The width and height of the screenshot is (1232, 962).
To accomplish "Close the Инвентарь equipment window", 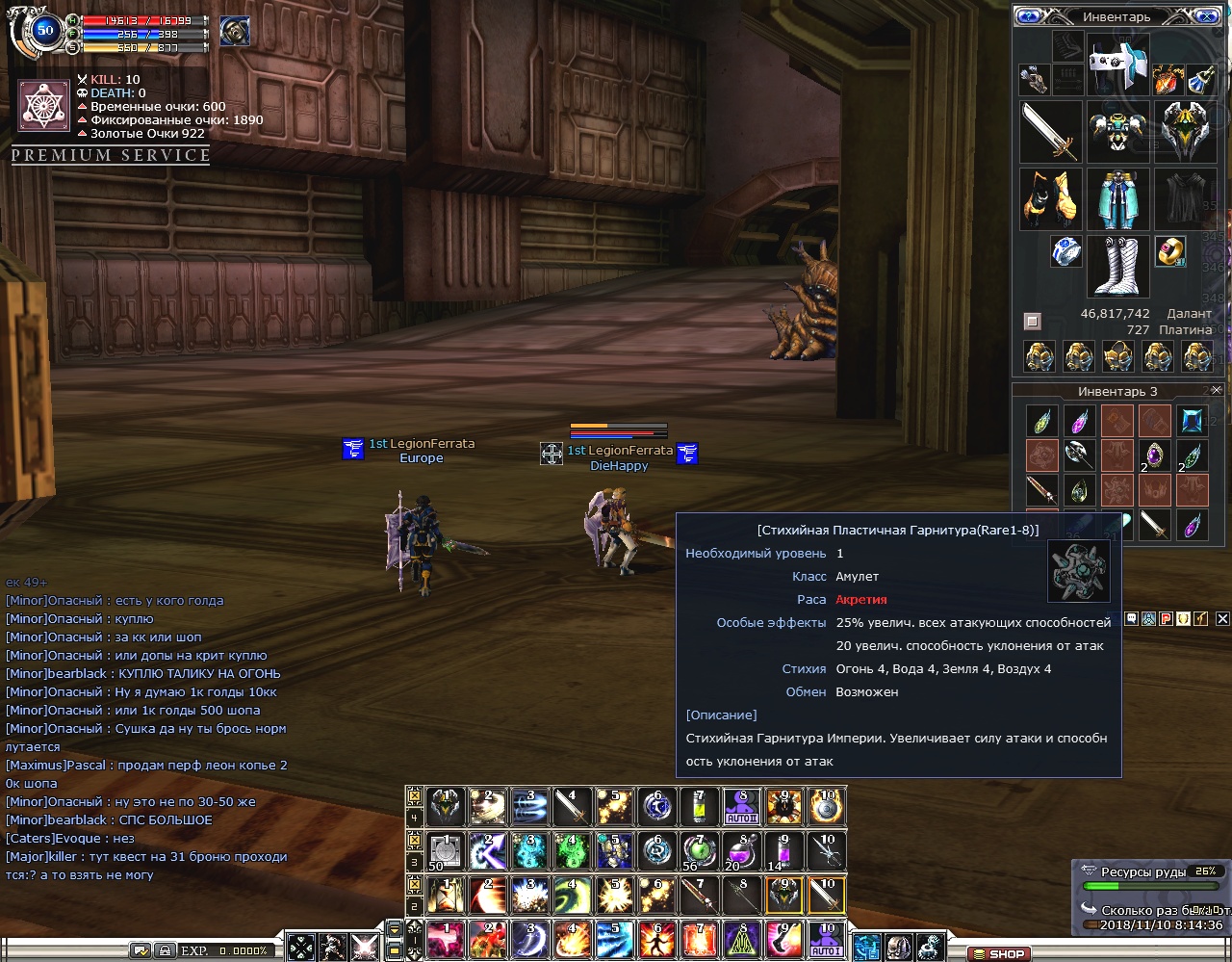I will (x=1204, y=16).
